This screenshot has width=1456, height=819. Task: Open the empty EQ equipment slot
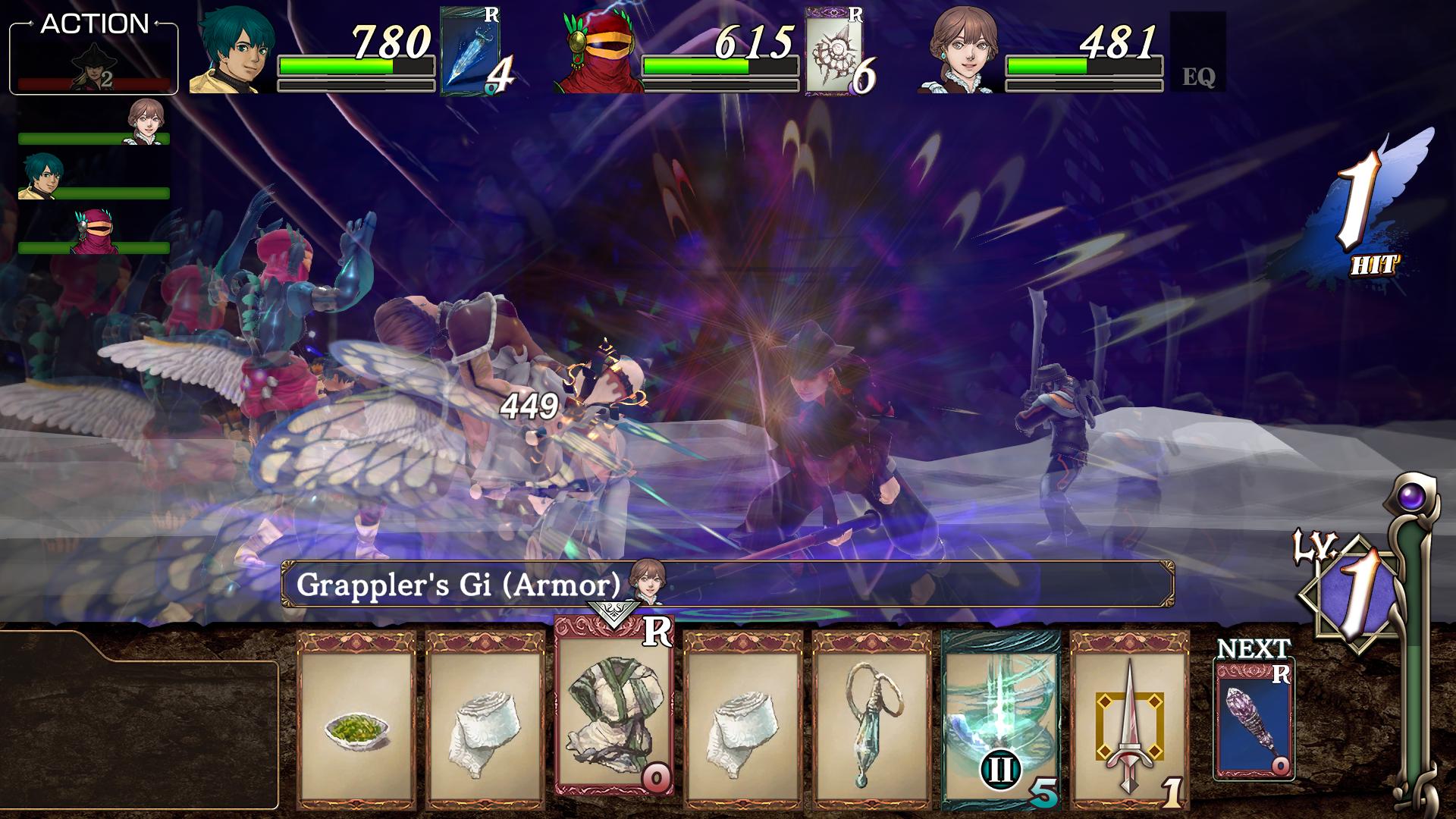tap(1197, 52)
